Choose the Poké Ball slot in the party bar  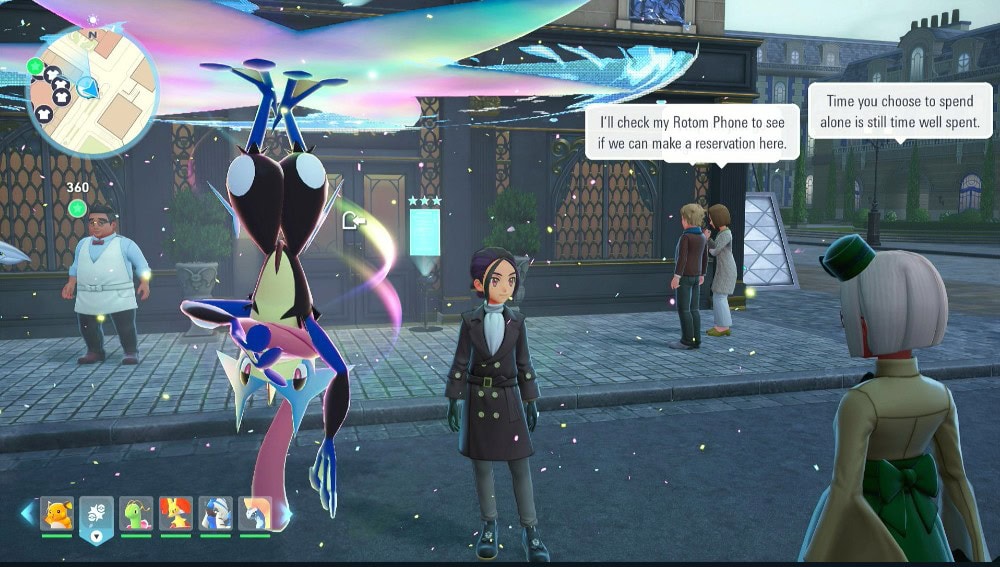(96, 516)
